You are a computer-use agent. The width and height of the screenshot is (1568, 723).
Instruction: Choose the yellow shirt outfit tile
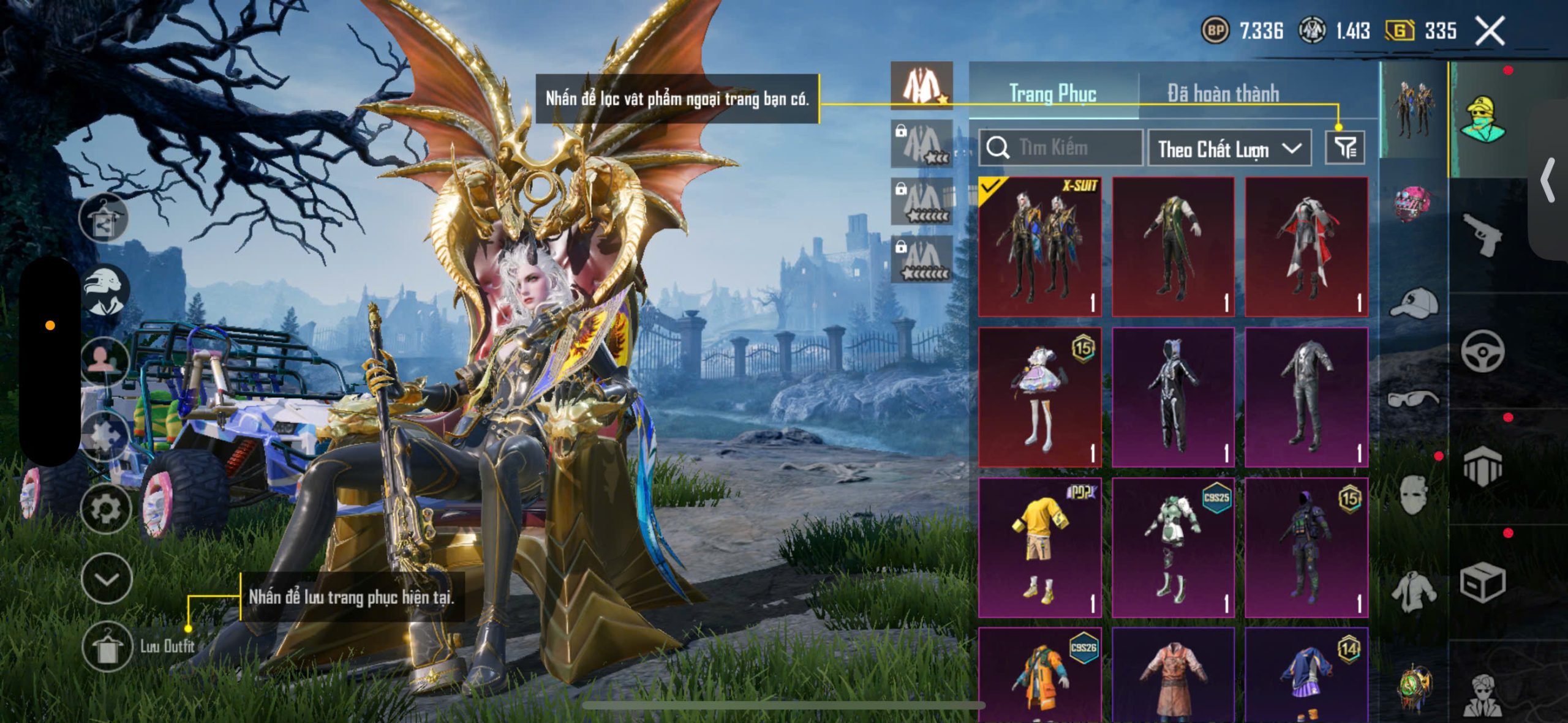(1040, 547)
